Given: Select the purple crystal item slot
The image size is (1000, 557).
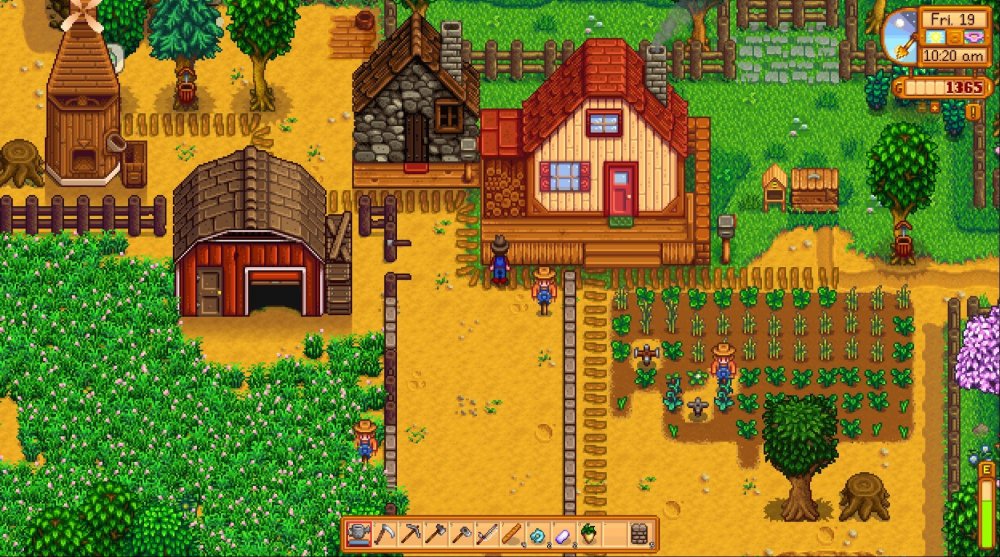Looking at the screenshot, I should pos(564,533).
